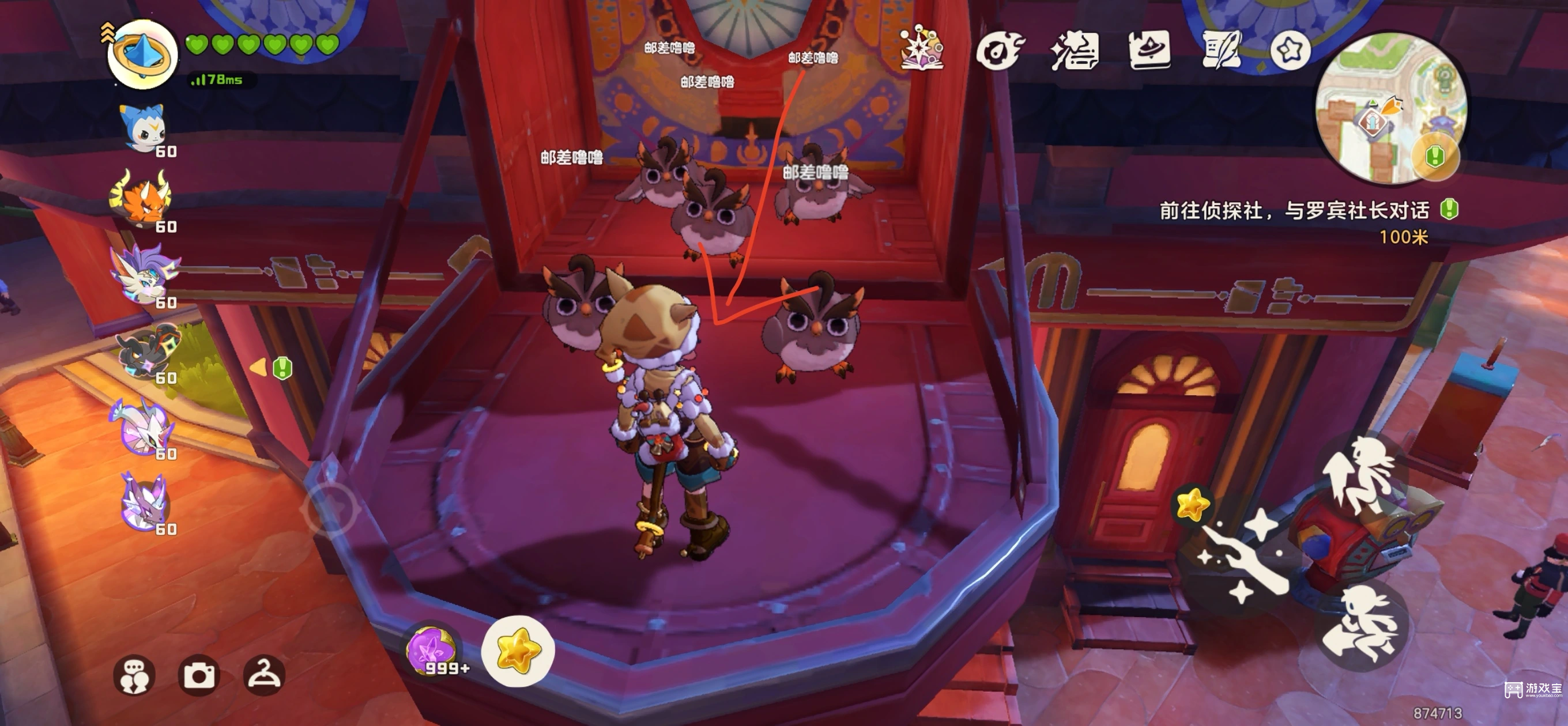Use the purple crystal item 999+

[432, 651]
